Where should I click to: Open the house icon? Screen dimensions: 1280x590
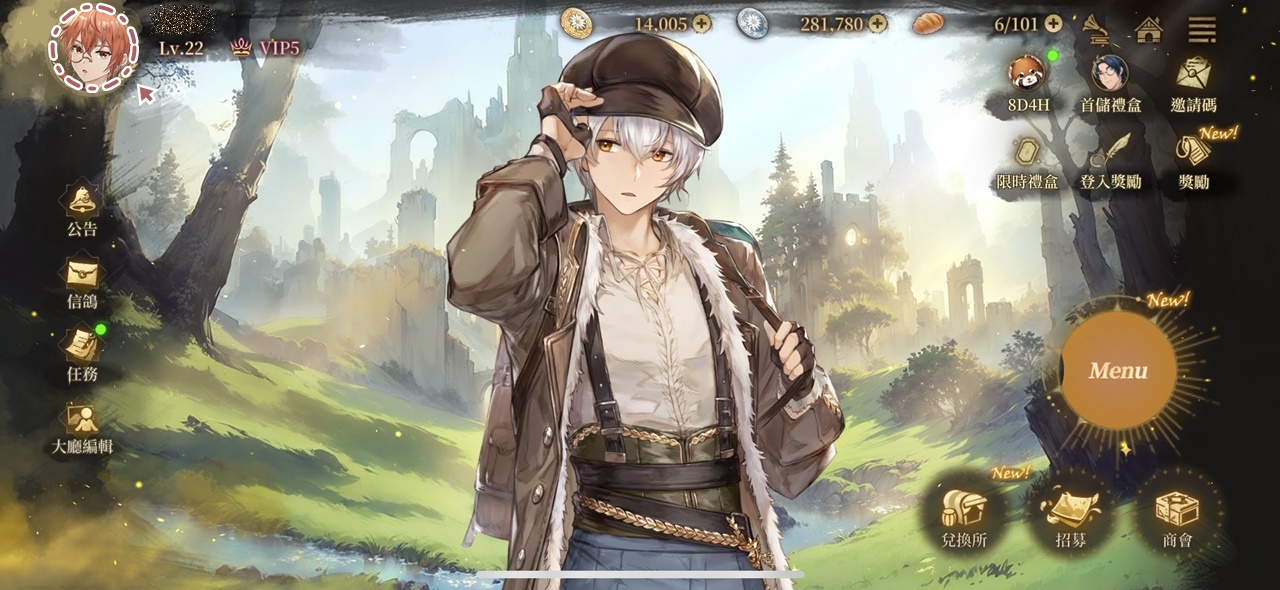(x=1149, y=29)
